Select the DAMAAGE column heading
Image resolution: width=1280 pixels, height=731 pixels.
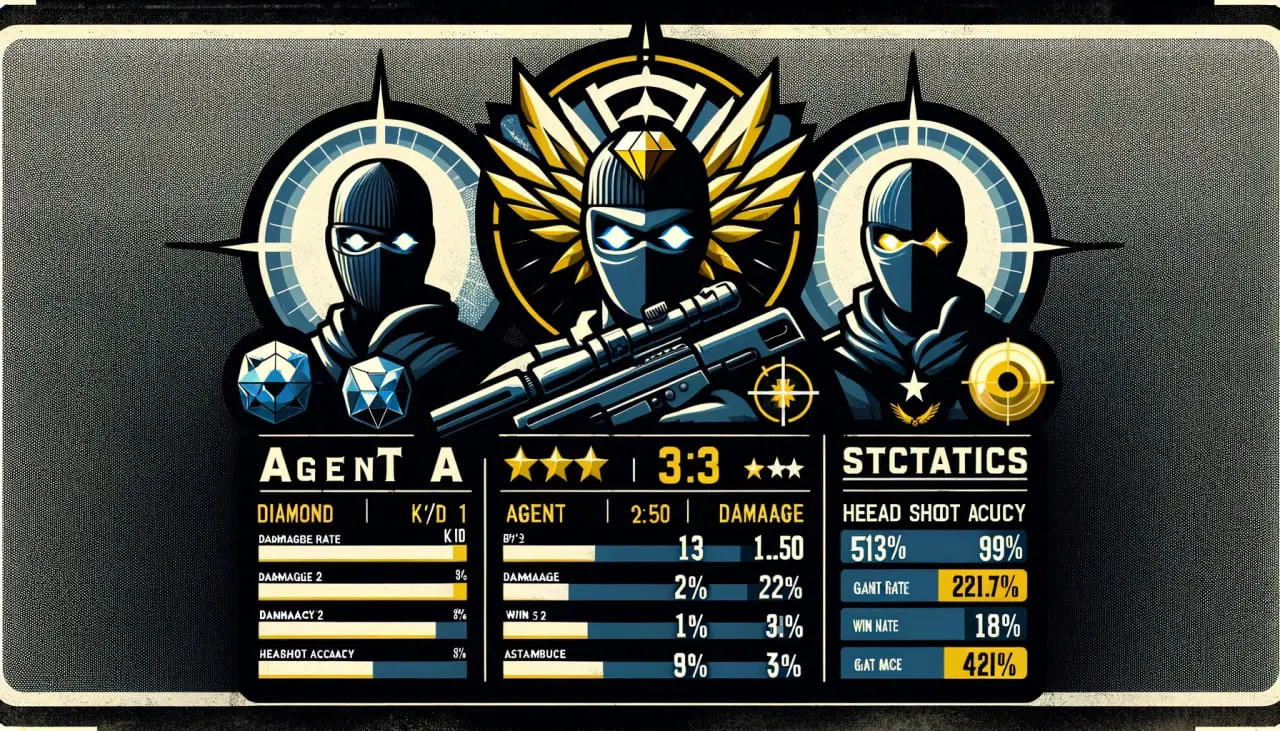761,513
